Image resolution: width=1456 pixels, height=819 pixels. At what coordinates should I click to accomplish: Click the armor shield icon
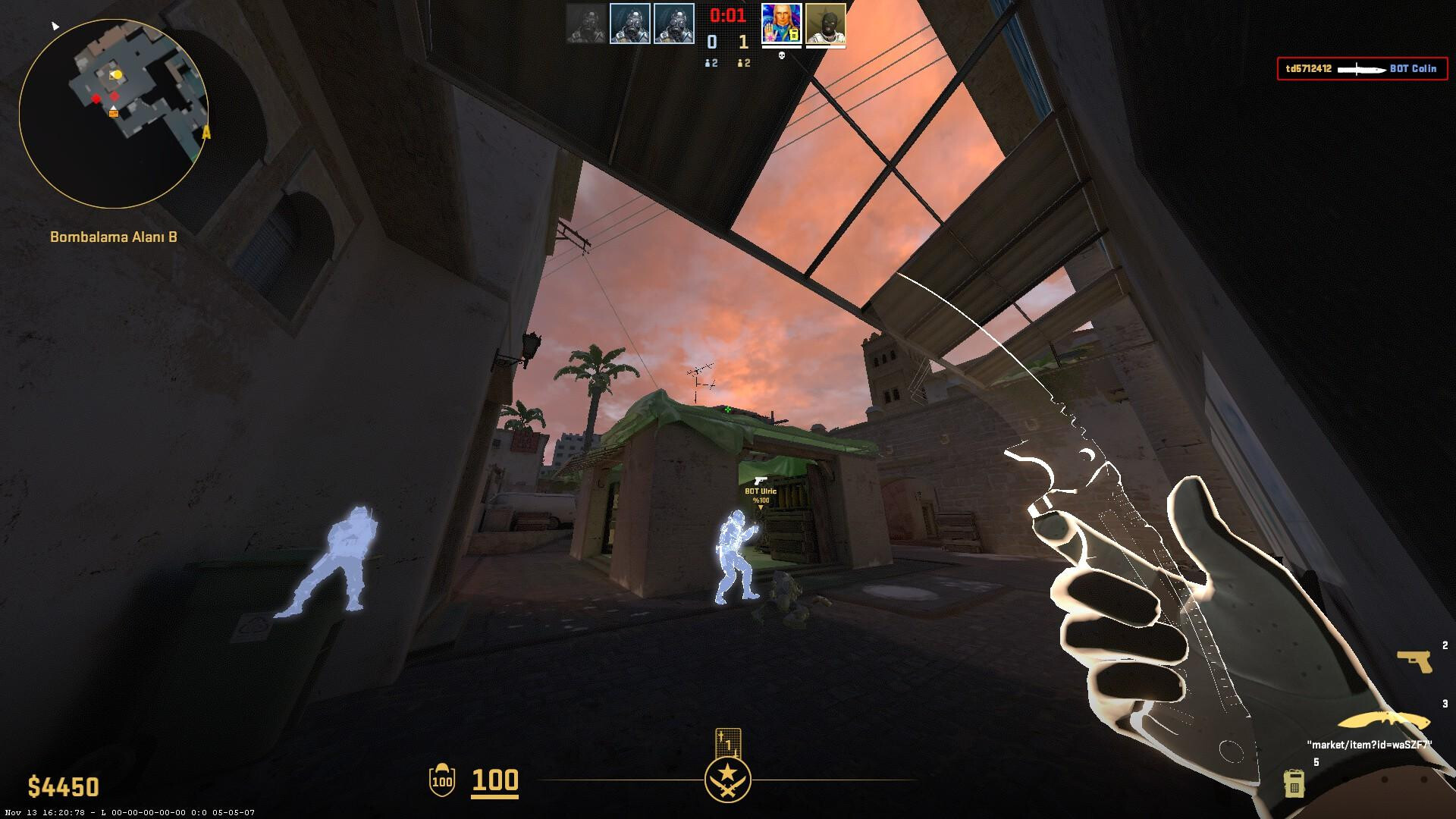coord(442,780)
